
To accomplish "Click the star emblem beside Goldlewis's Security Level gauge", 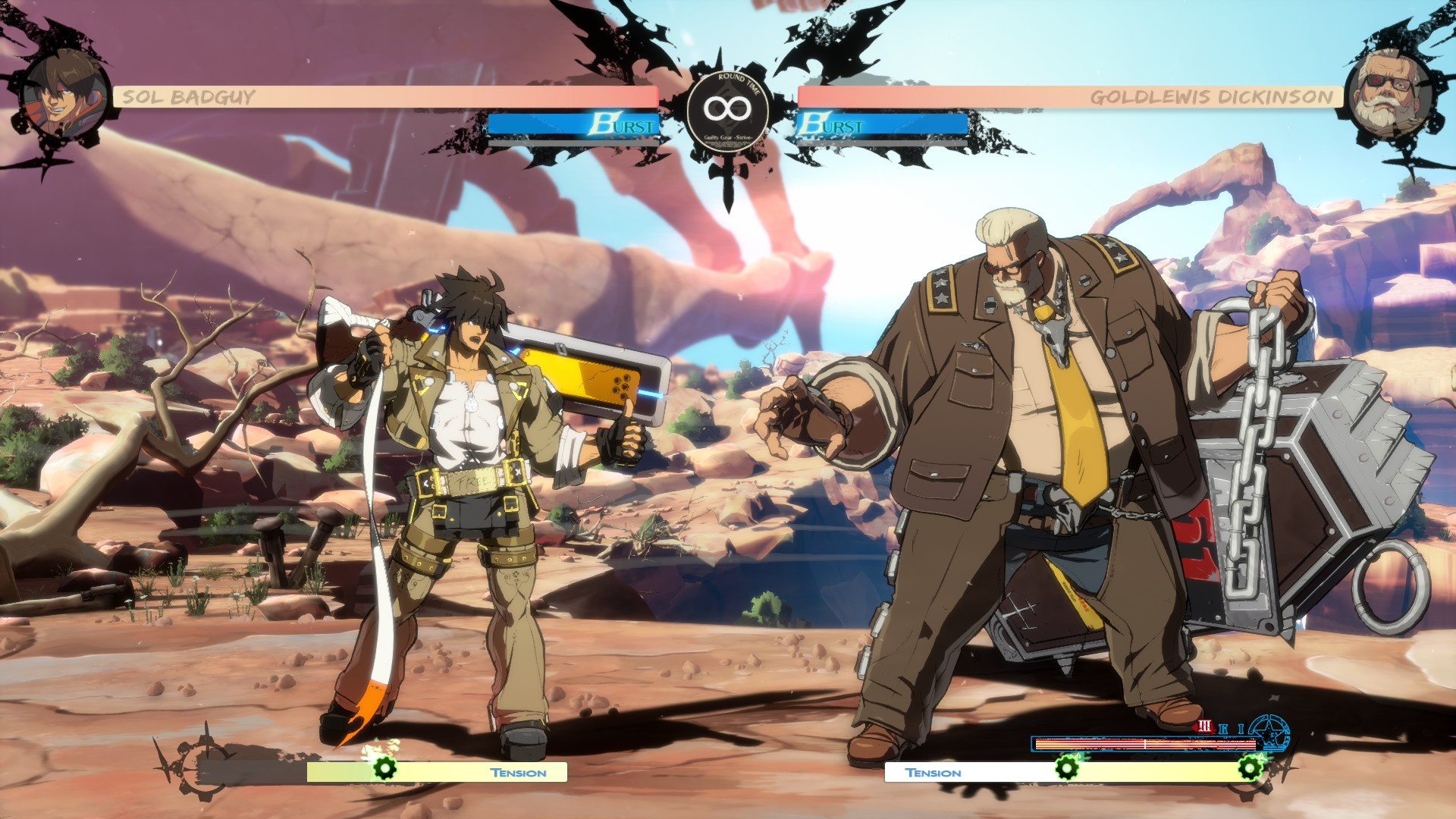I will coord(1269,734).
